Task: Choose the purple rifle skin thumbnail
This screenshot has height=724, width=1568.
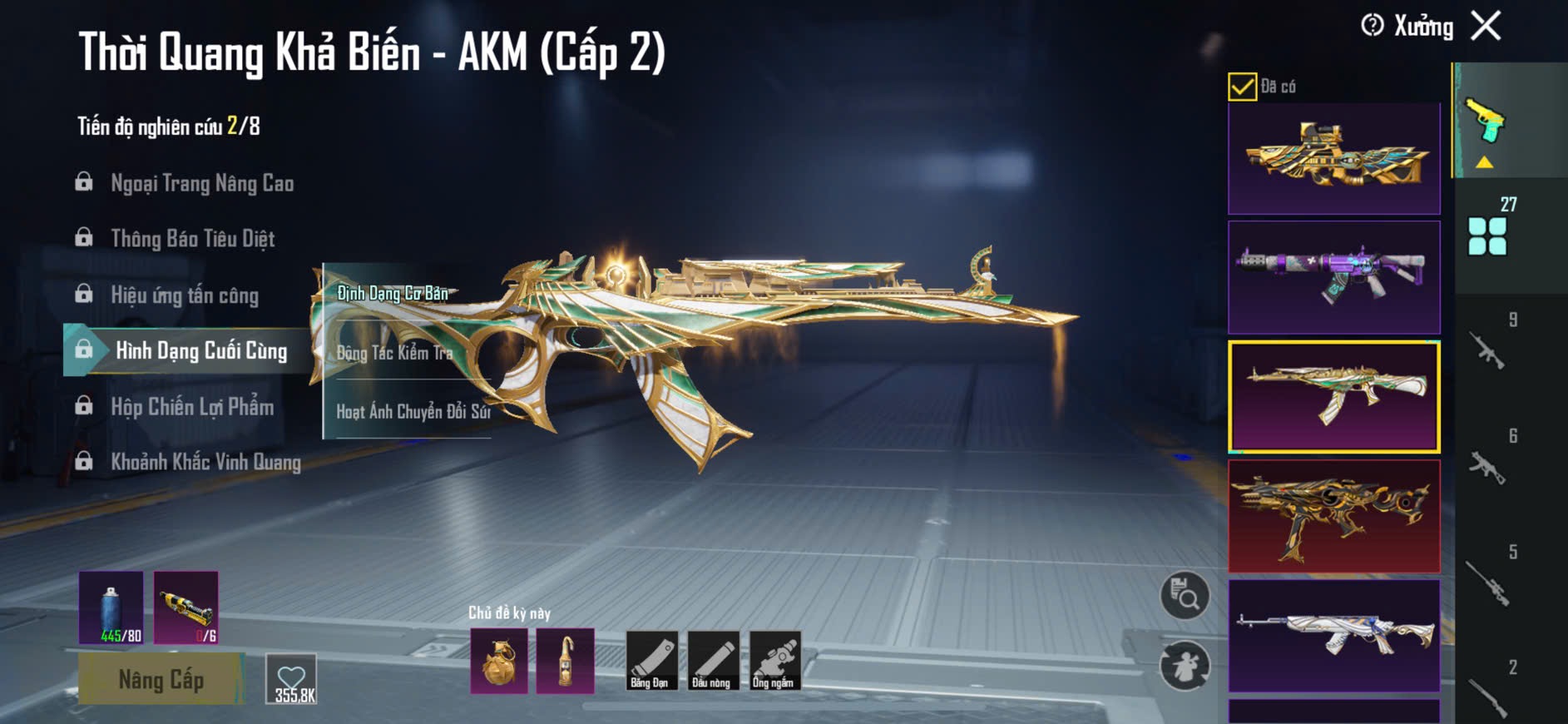Action: pyautogui.click(x=1333, y=277)
